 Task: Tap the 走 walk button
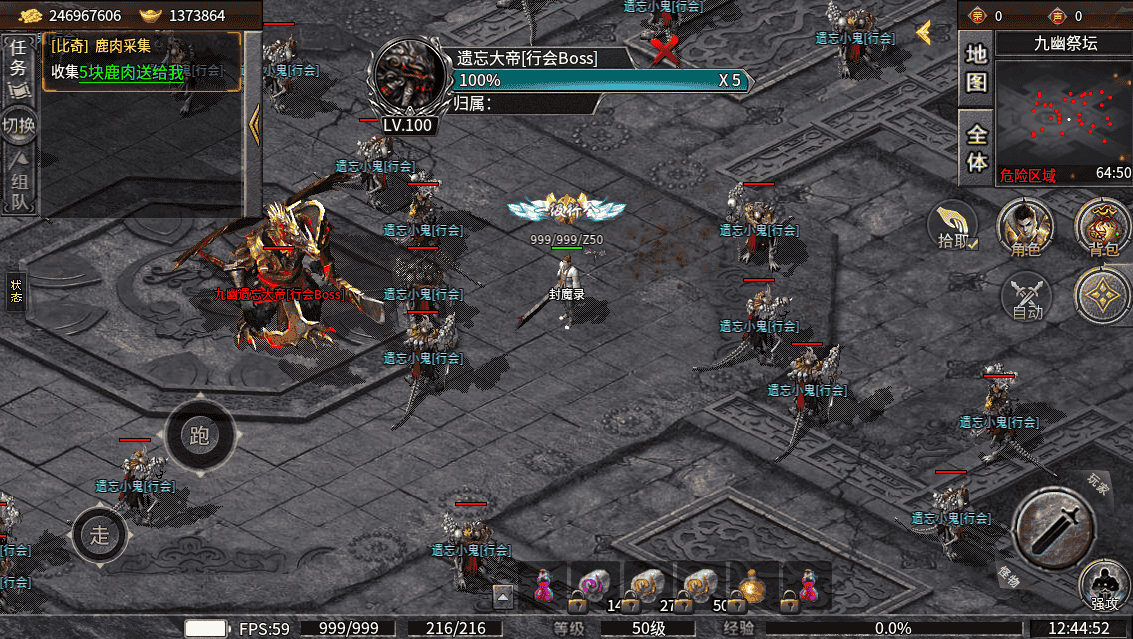(x=100, y=534)
